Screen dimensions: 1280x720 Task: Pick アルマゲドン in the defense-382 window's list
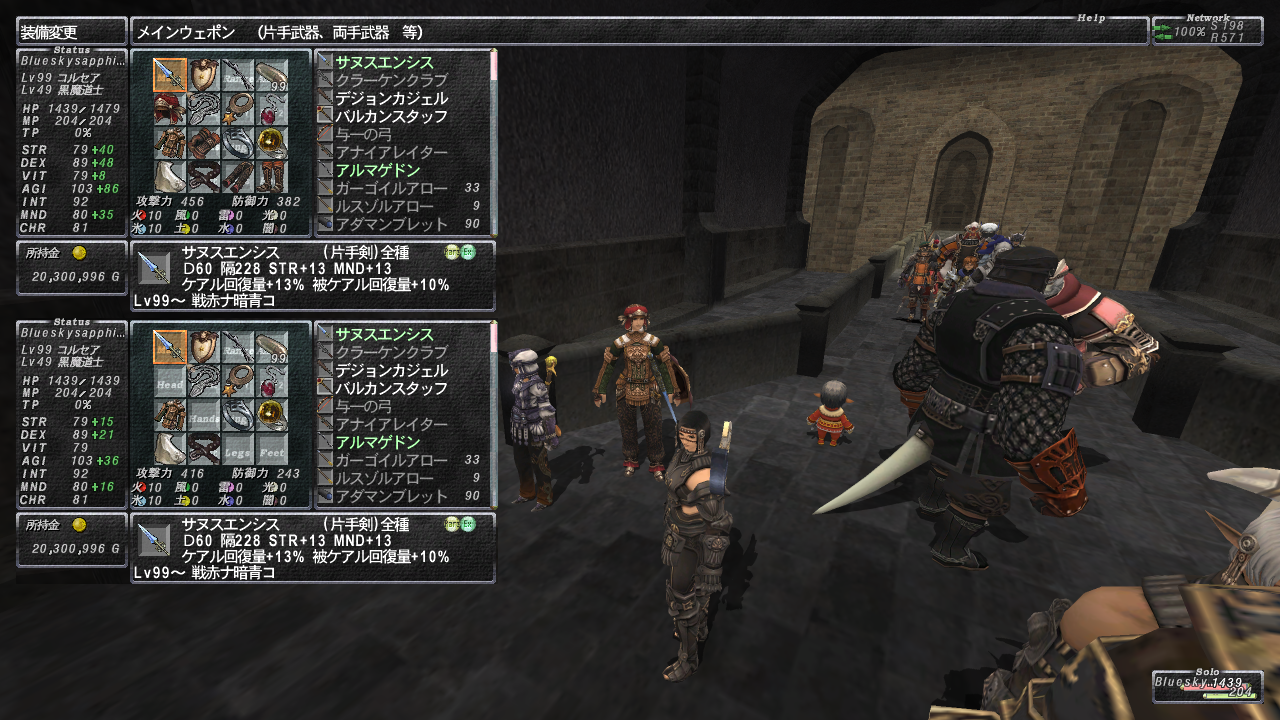point(377,170)
